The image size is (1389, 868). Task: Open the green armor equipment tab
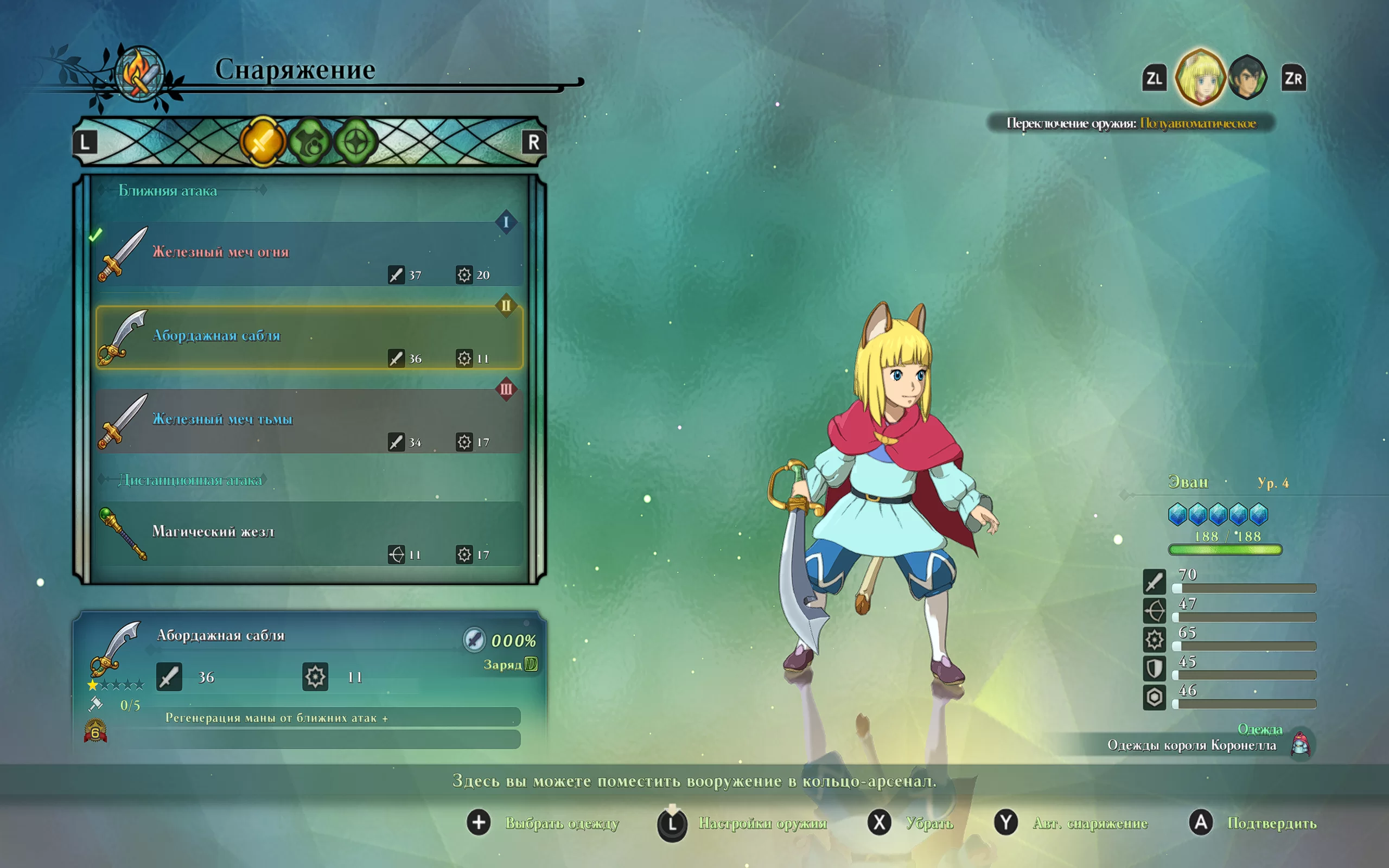click(x=310, y=142)
